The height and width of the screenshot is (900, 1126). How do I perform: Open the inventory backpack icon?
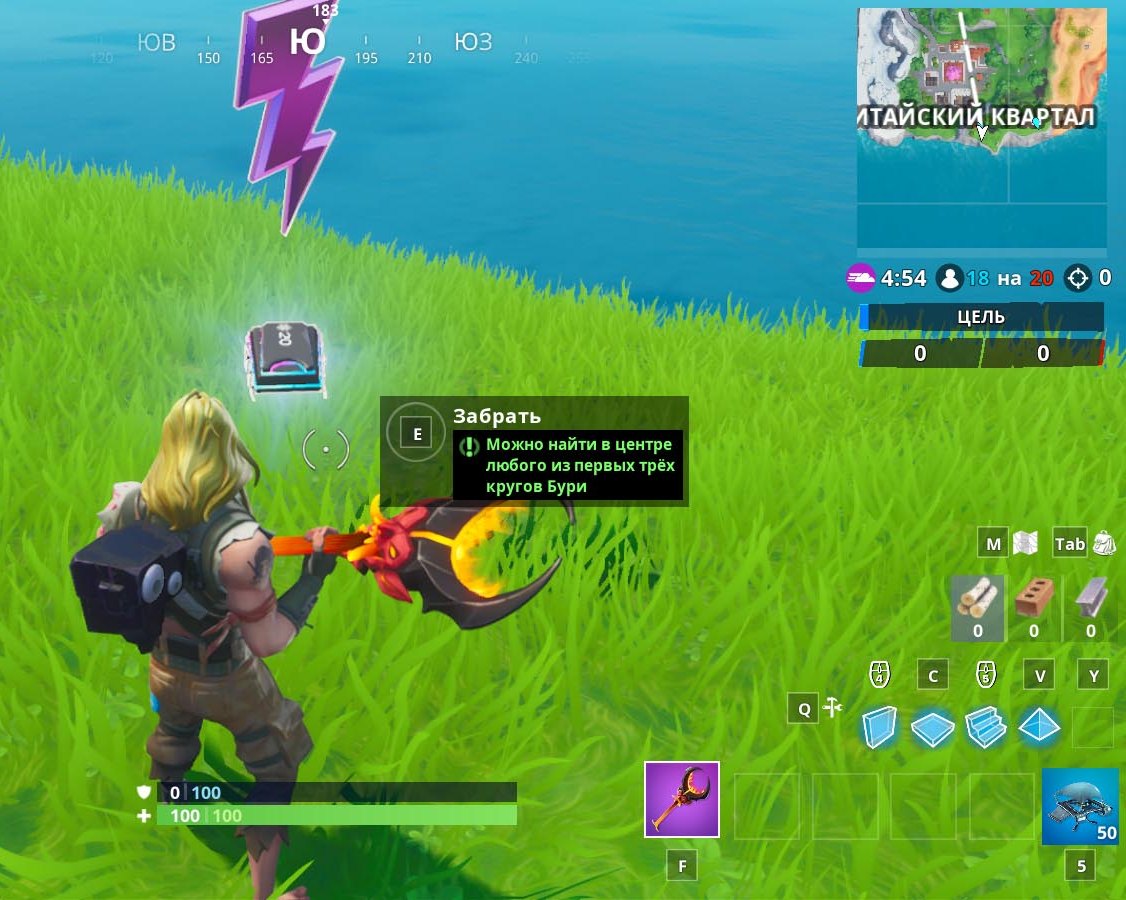pos(1105,544)
